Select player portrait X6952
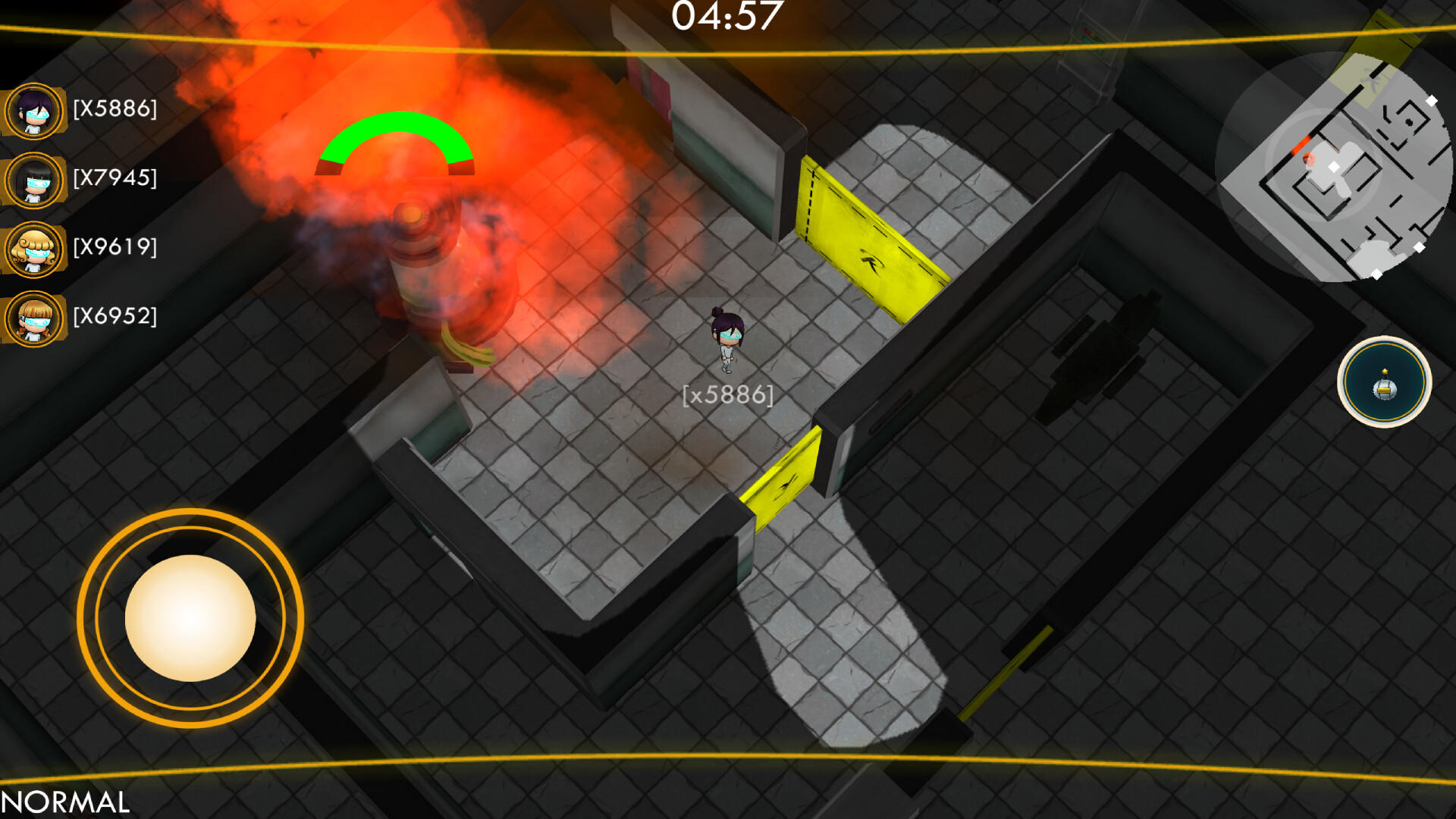 pyautogui.click(x=34, y=318)
